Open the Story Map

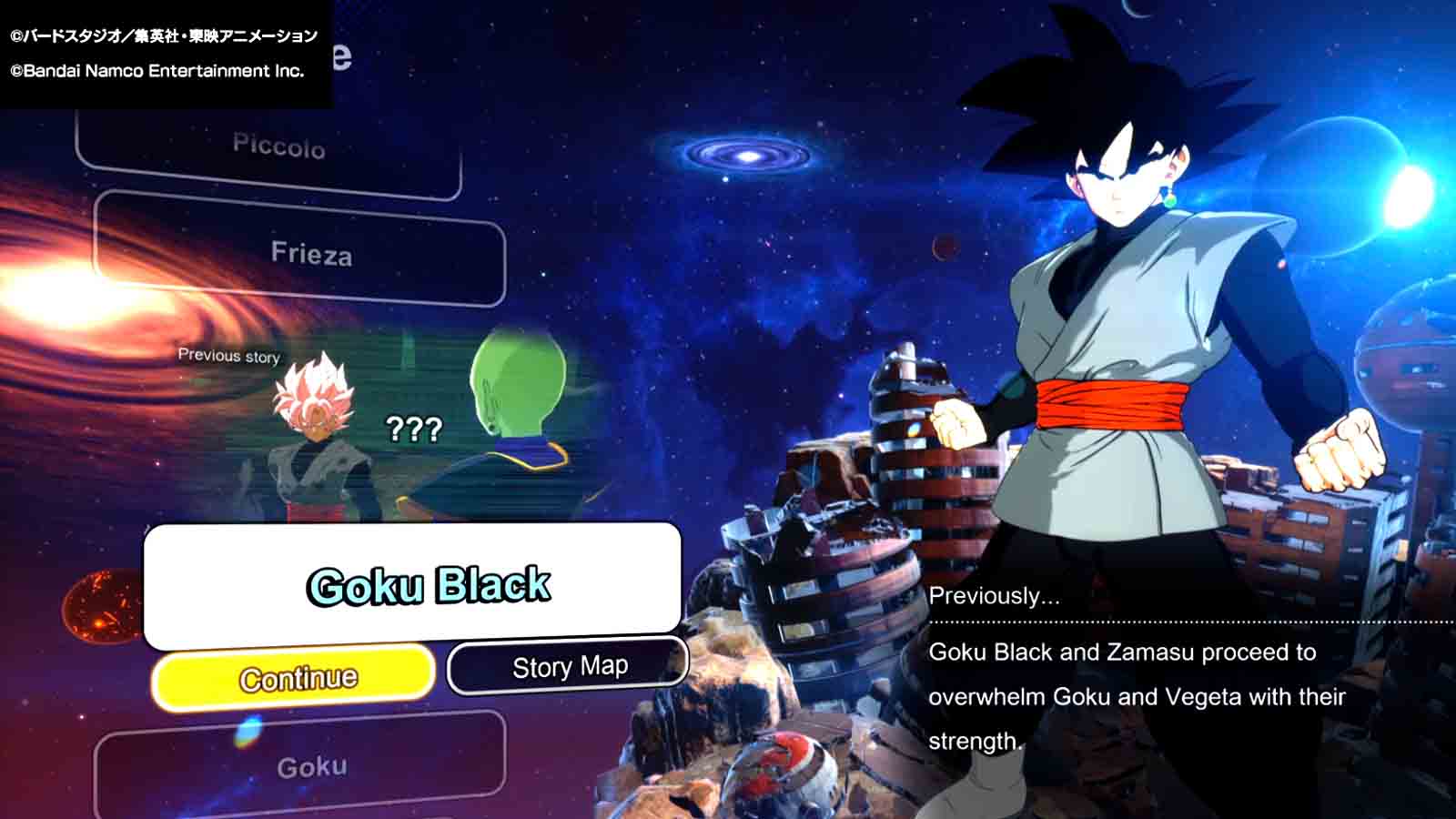click(x=568, y=665)
